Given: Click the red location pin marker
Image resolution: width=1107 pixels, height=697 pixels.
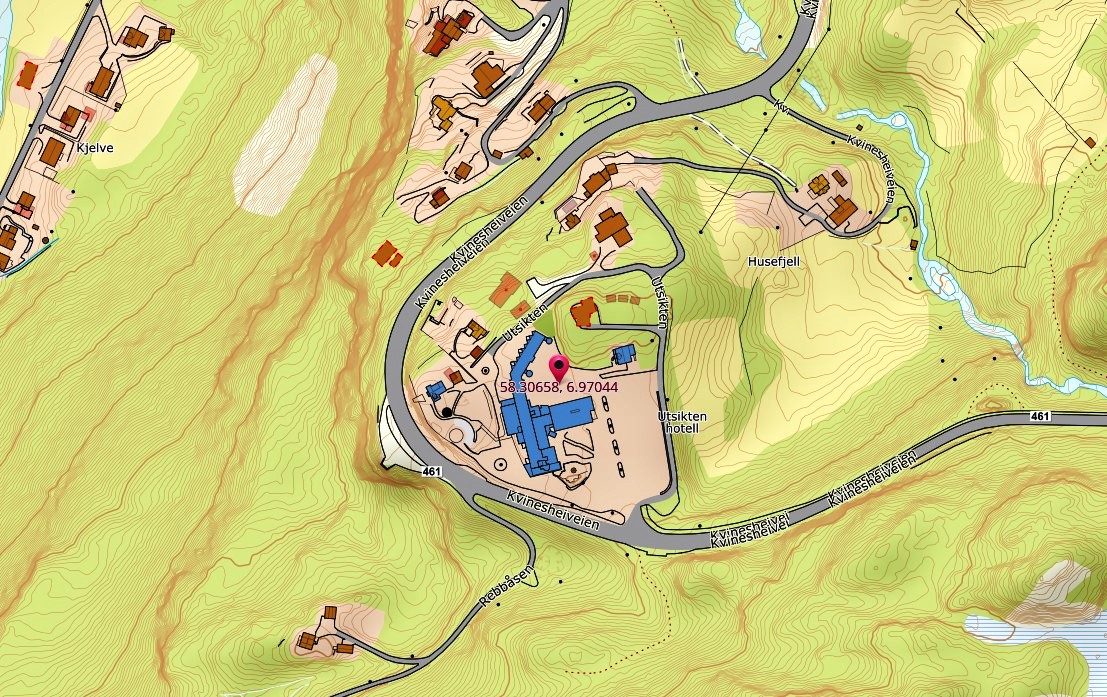Looking at the screenshot, I should [x=559, y=366].
